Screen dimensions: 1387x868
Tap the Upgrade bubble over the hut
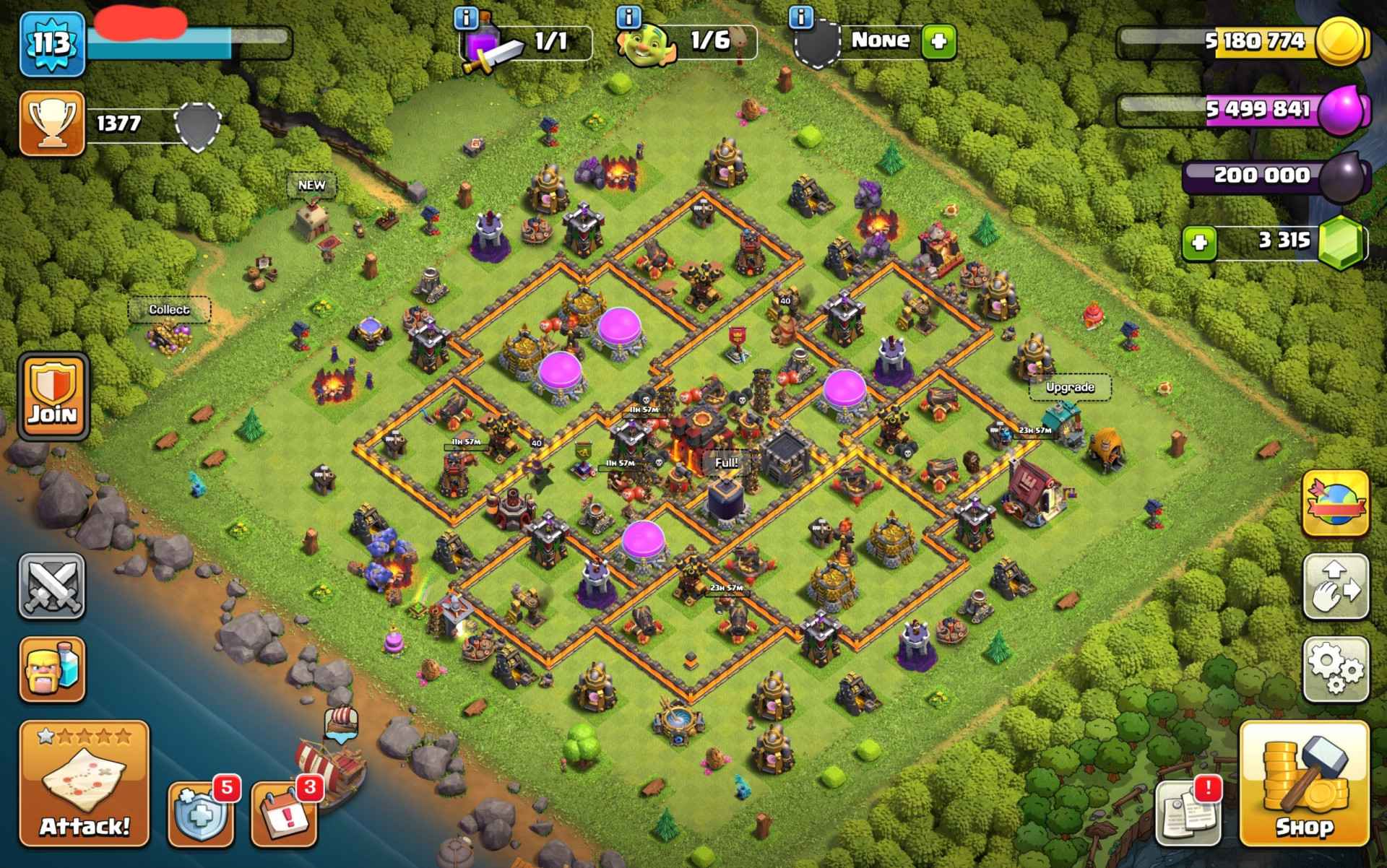(x=1070, y=388)
